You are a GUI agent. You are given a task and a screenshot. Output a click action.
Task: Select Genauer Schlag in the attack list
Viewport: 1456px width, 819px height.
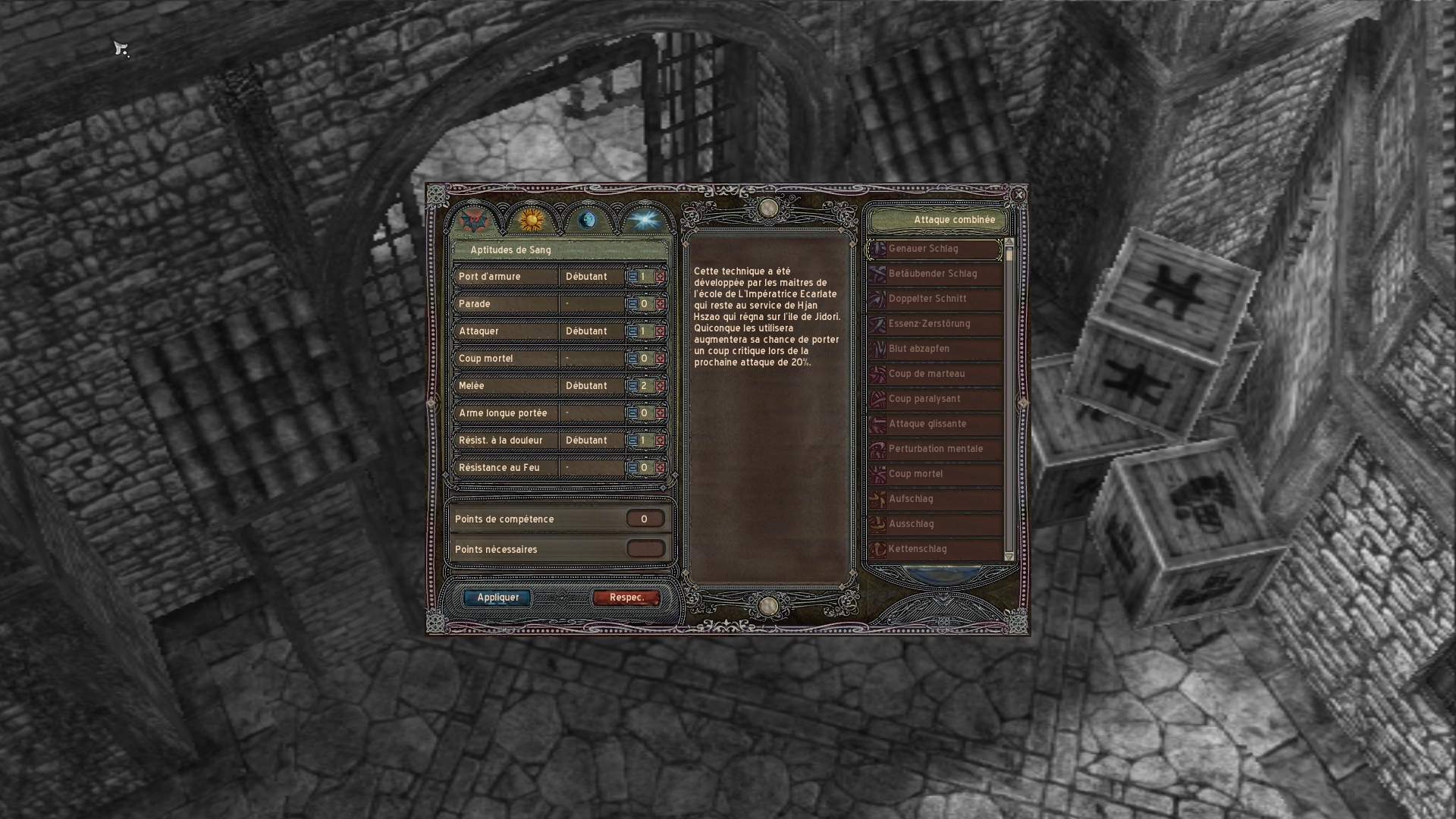935,249
